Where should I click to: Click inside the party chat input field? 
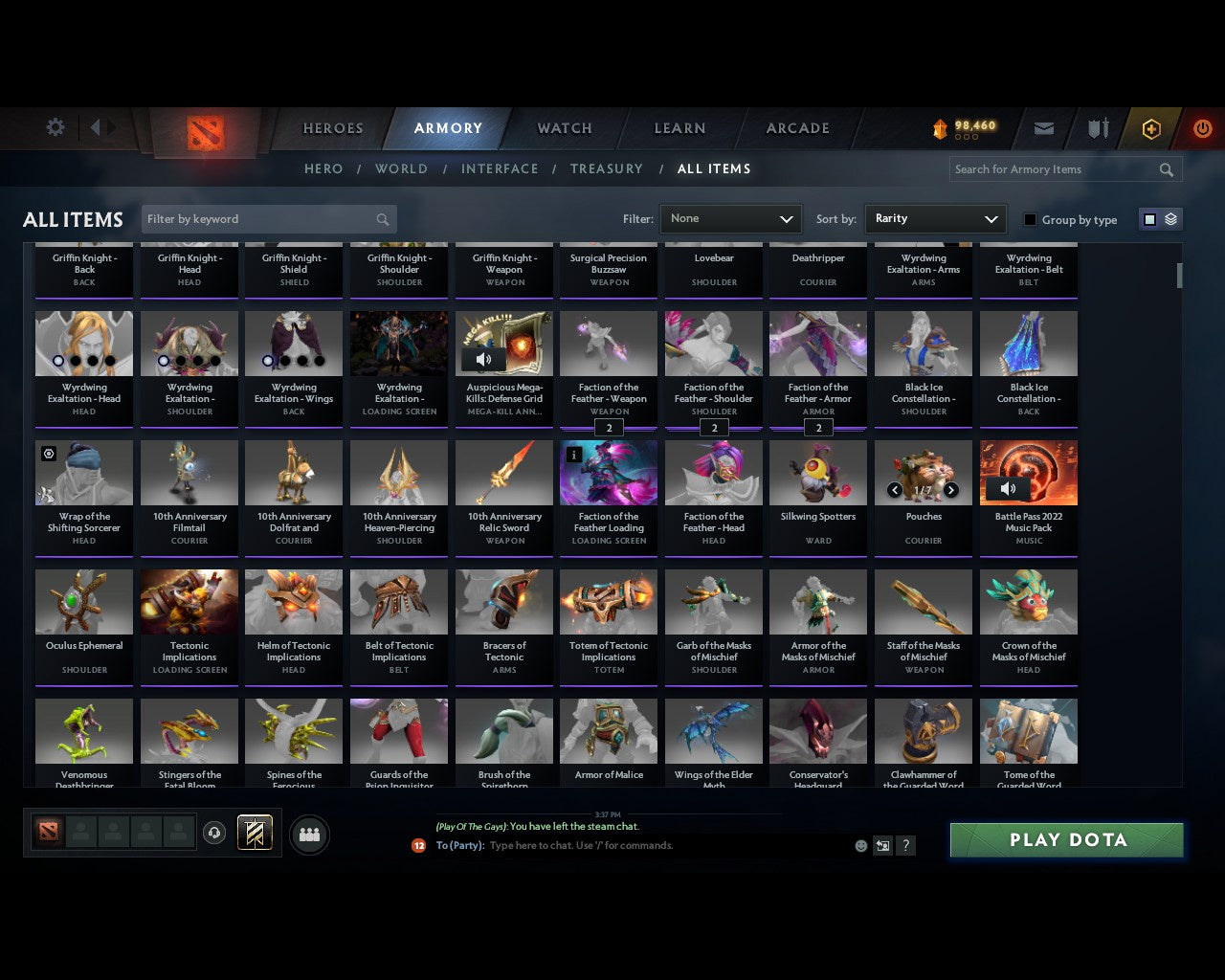(x=622, y=845)
